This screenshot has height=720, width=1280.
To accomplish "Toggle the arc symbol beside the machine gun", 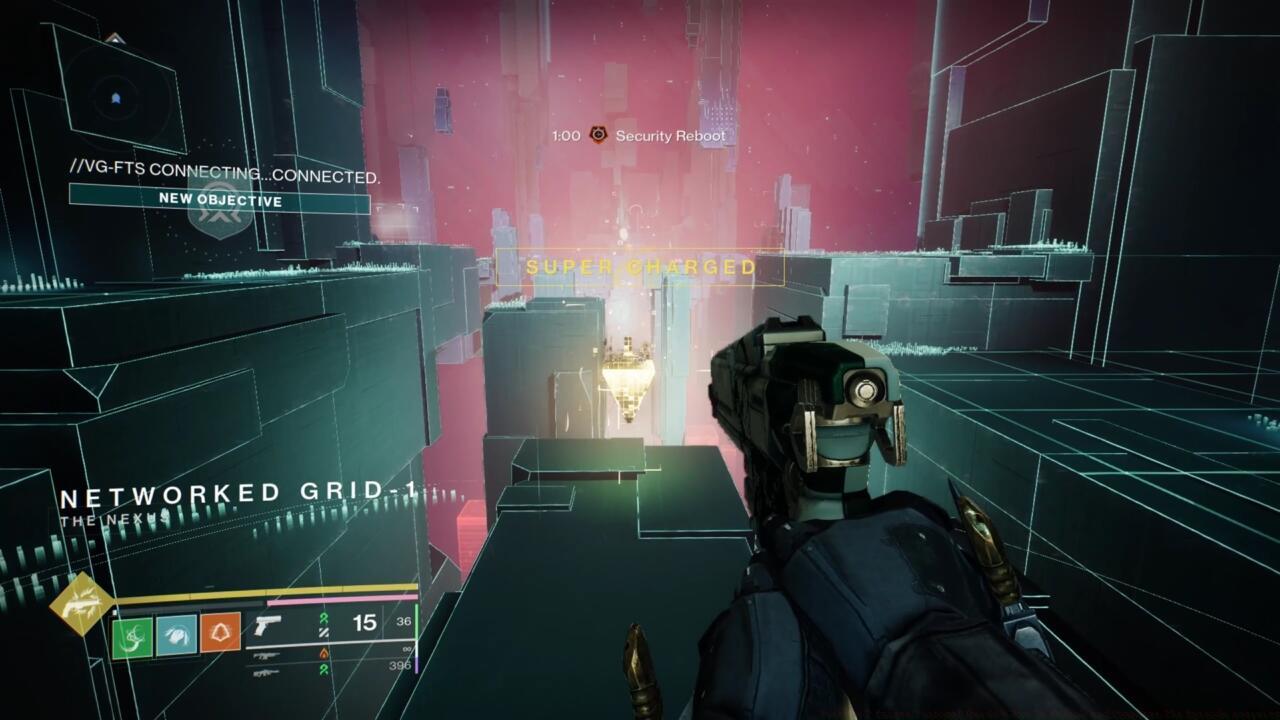I will coord(325,670).
